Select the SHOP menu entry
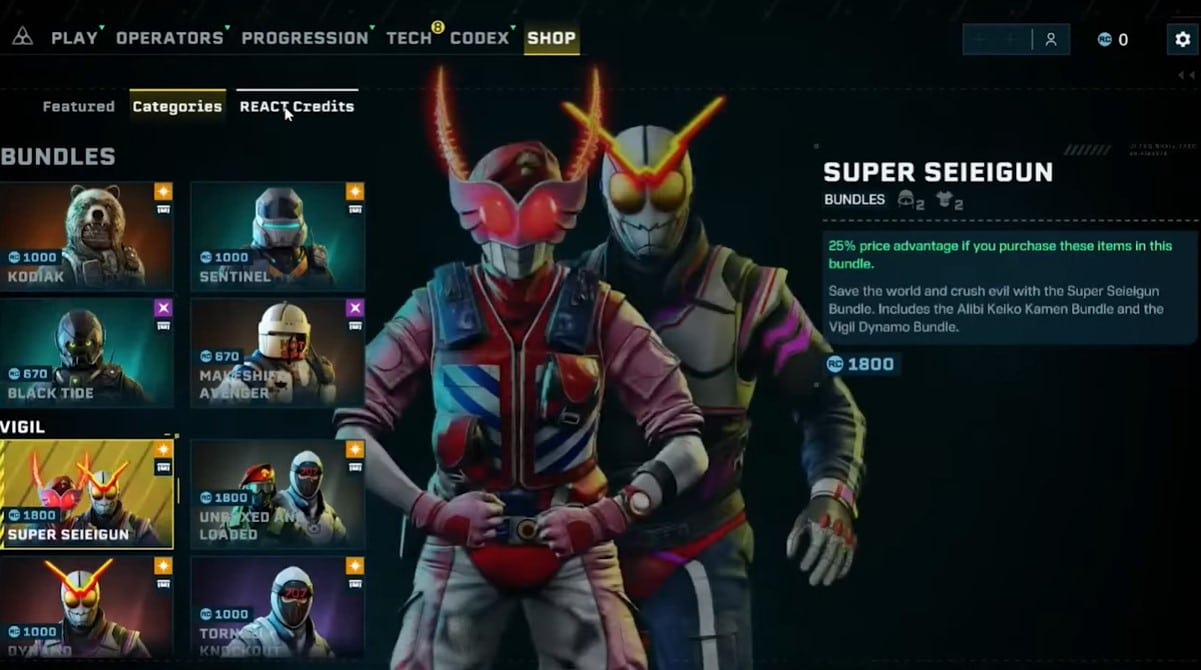Screen dimensions: 1201x670 click(x=551, y=38)
